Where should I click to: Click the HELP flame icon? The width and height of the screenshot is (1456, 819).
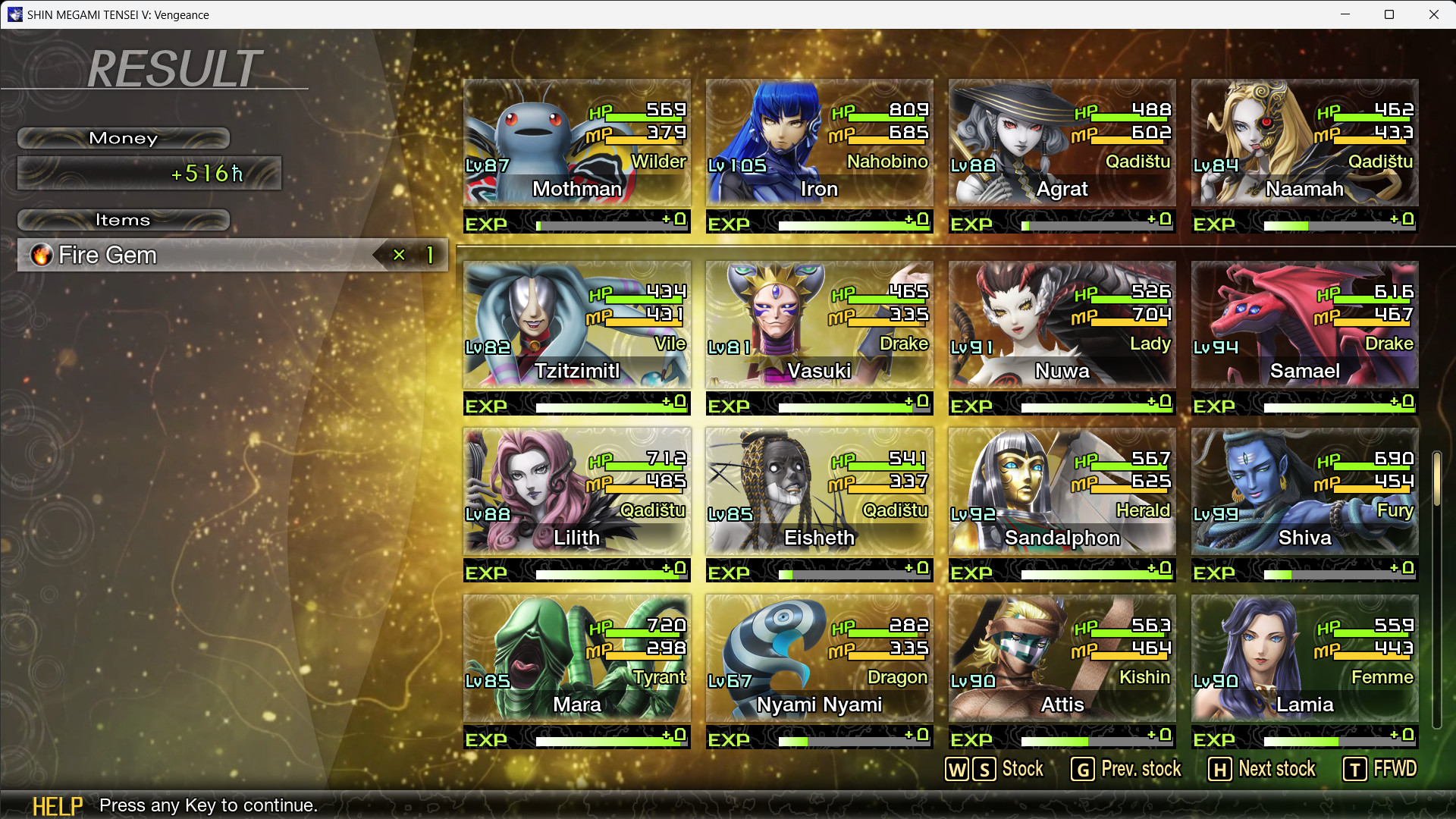point(58,805)
